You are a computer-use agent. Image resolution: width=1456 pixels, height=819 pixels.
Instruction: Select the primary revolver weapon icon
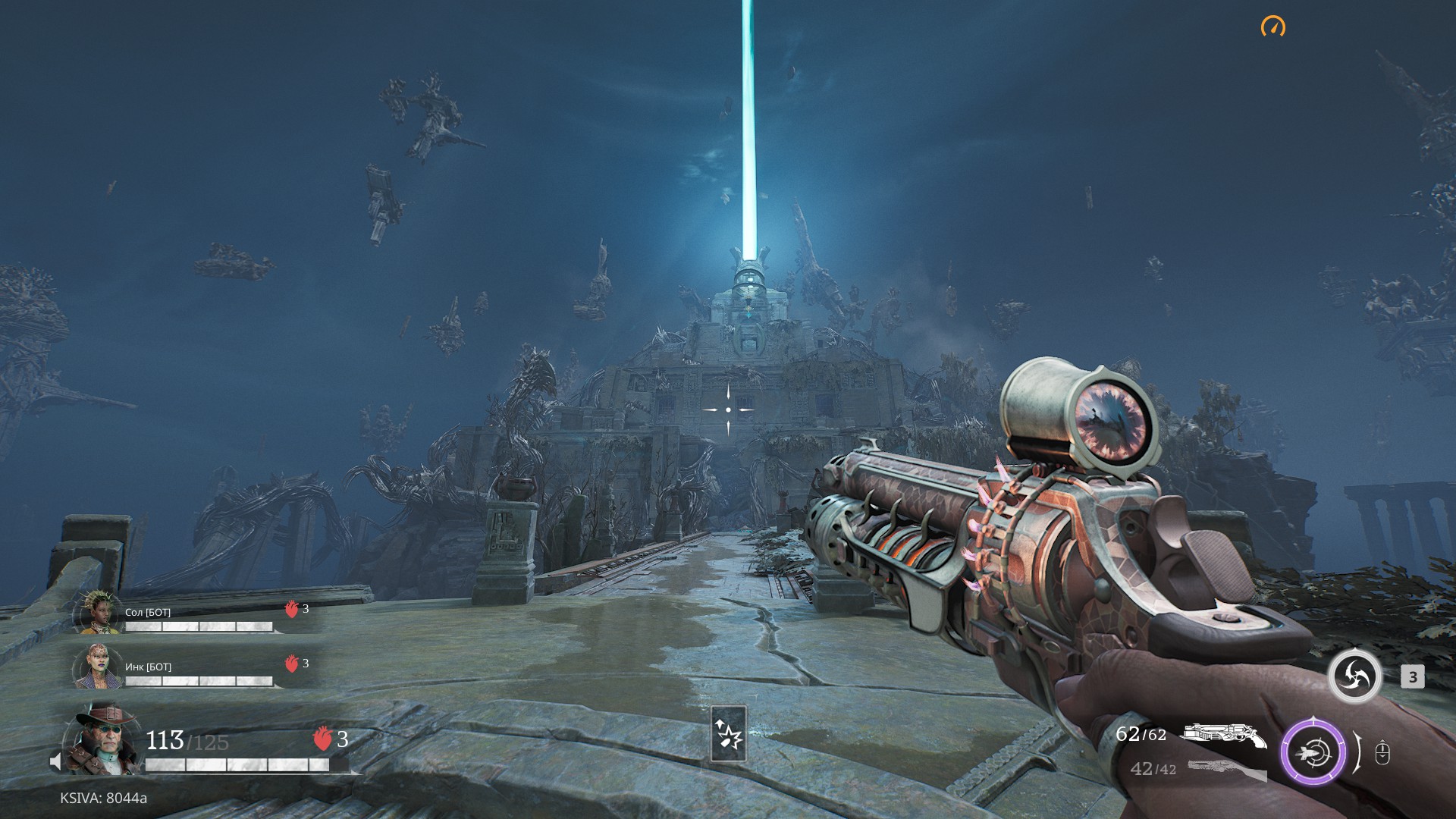(1224, 734)
